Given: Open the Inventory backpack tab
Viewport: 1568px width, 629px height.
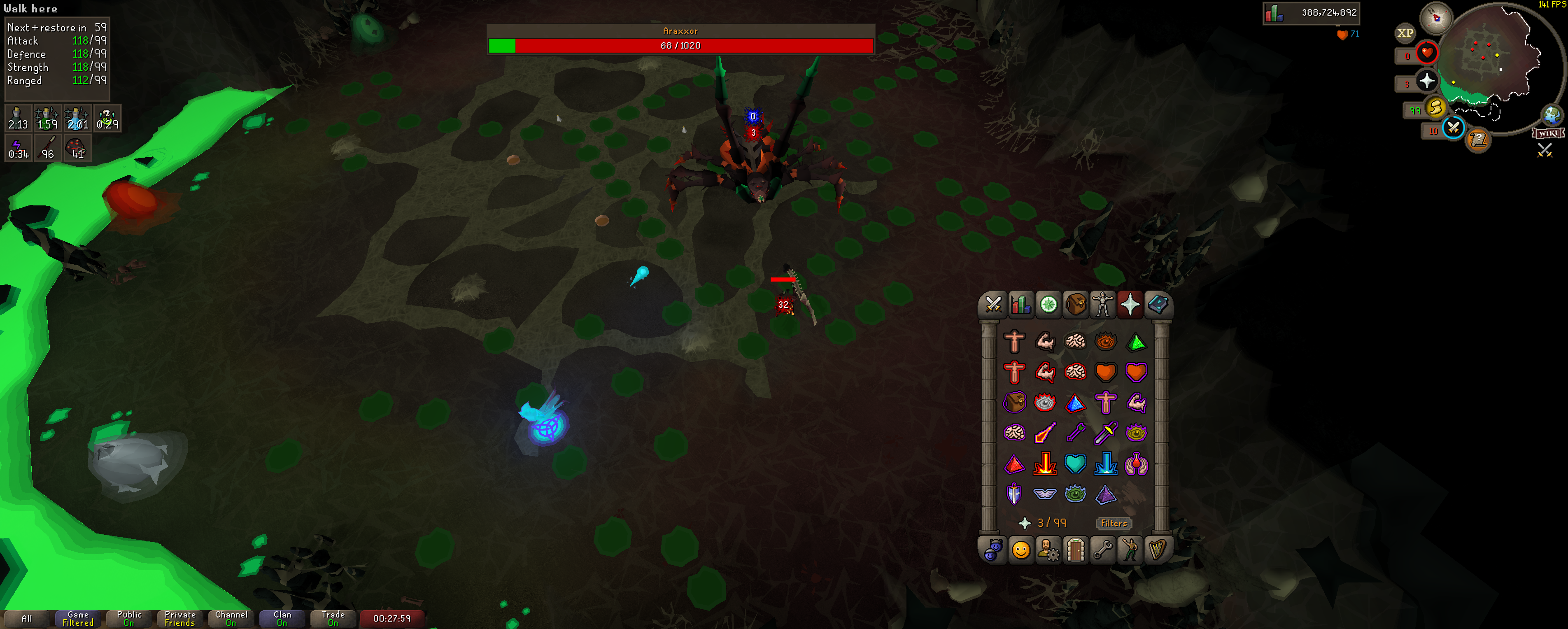Looking at the screenshot, I should tap(1076, 305).
